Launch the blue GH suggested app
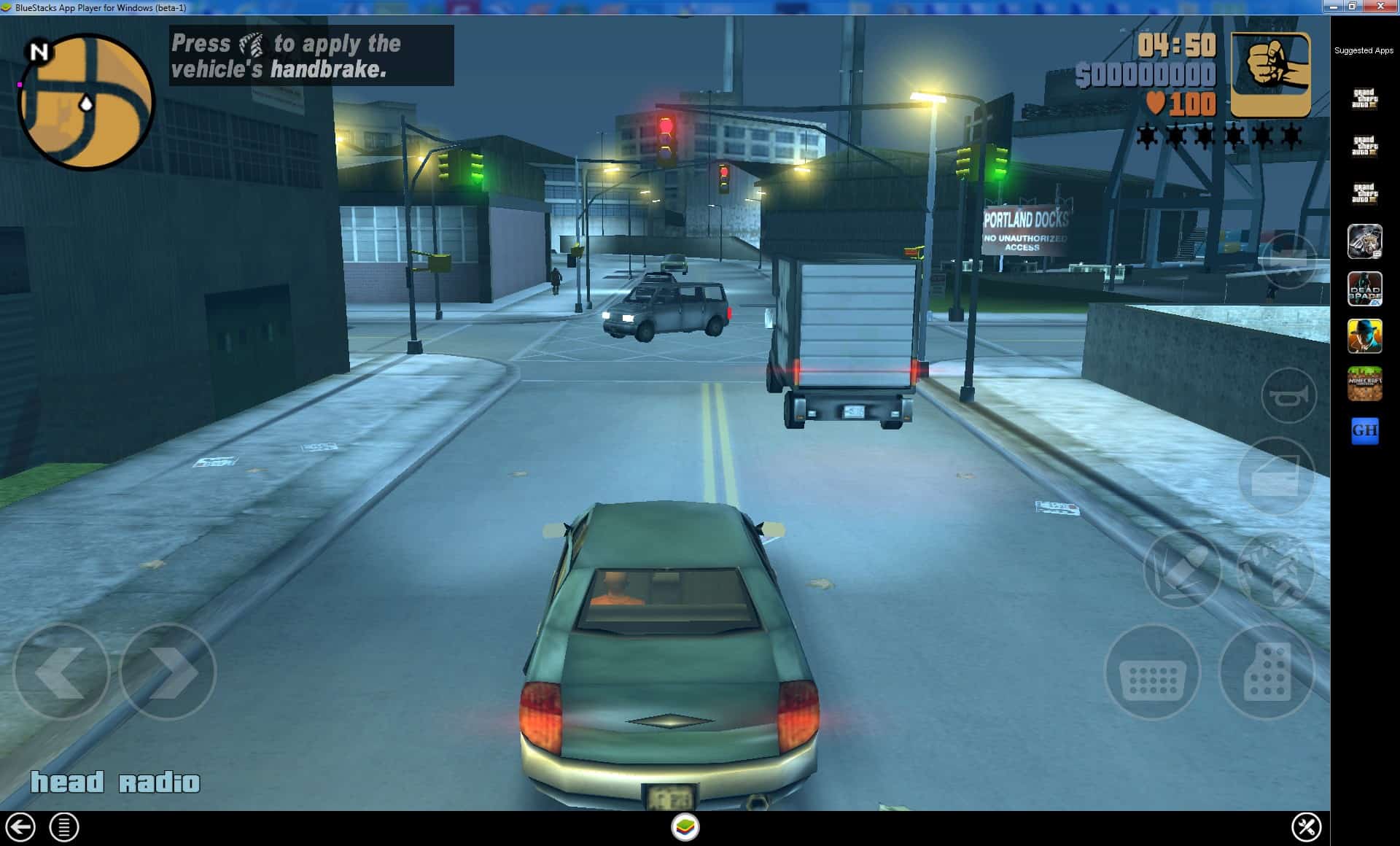The width and height of the screenshot is (1400, 846). pos(1364,431)
